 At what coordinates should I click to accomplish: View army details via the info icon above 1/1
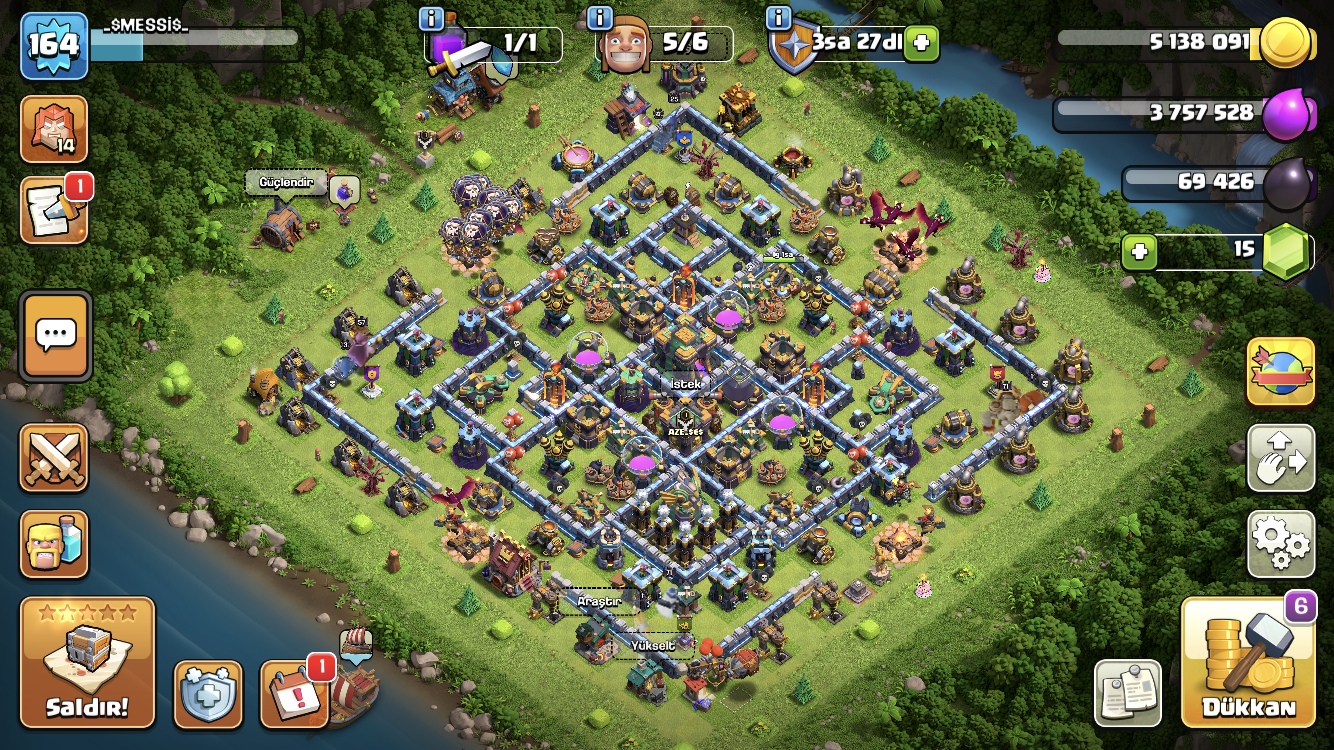click(429, 18)
